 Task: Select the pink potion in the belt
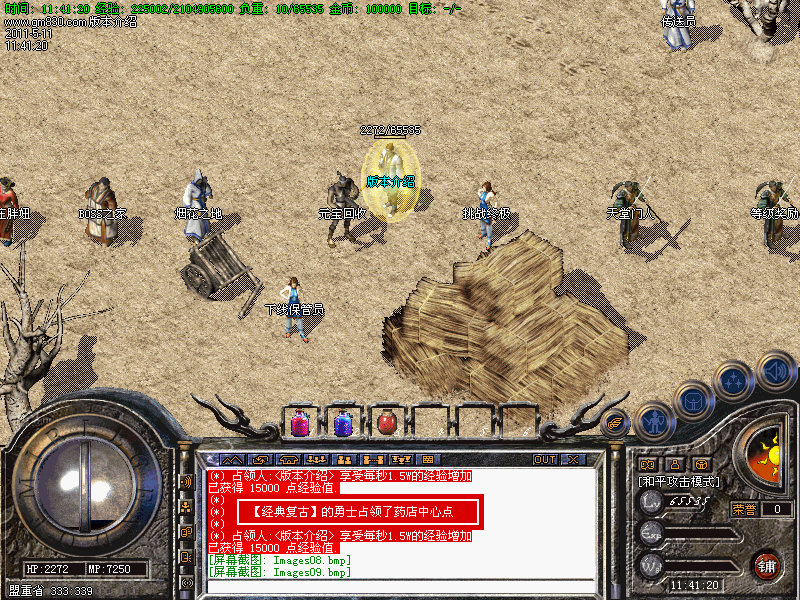tap(300, 423)
